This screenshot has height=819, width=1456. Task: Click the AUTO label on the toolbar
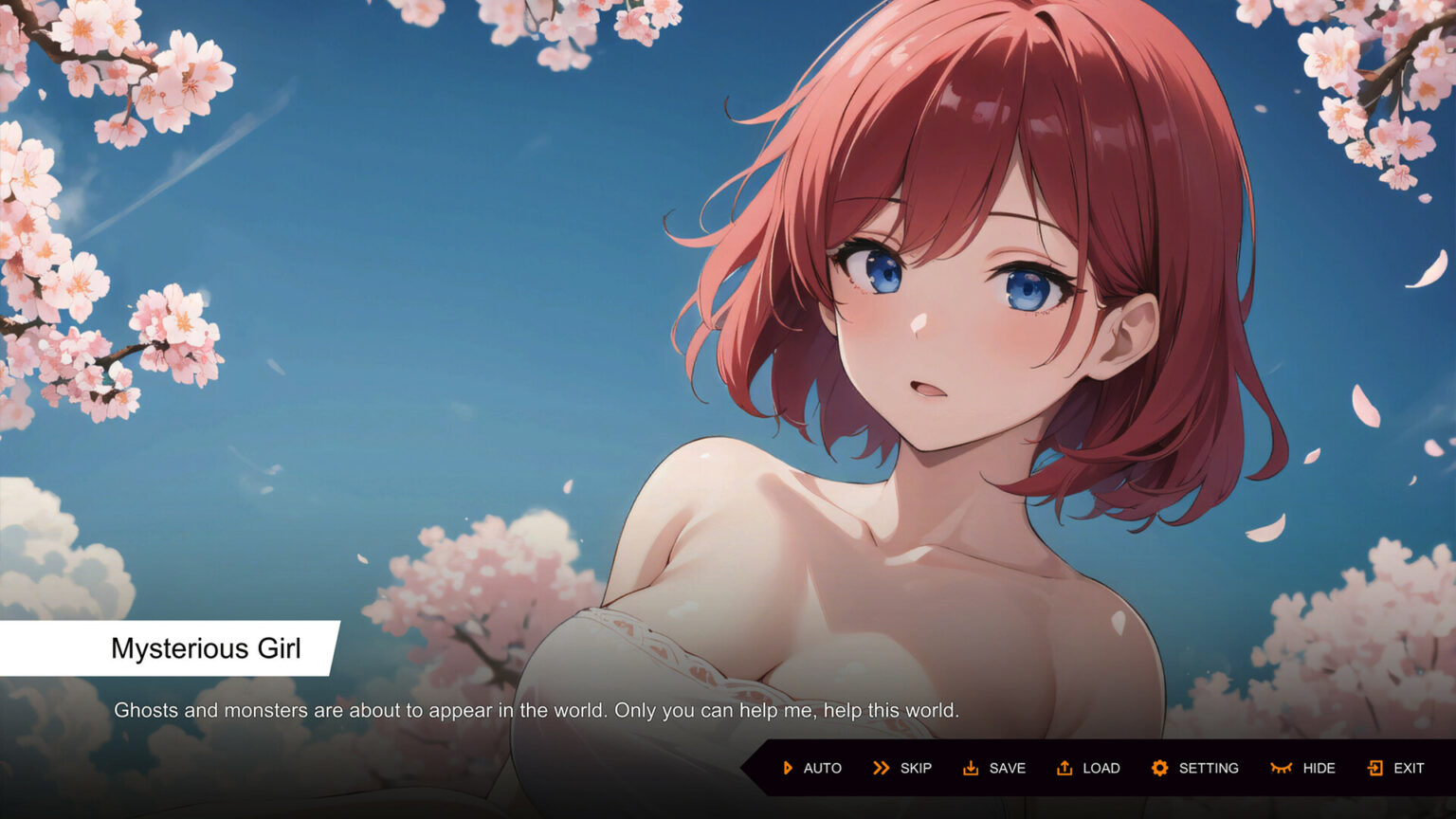(823, 768)
